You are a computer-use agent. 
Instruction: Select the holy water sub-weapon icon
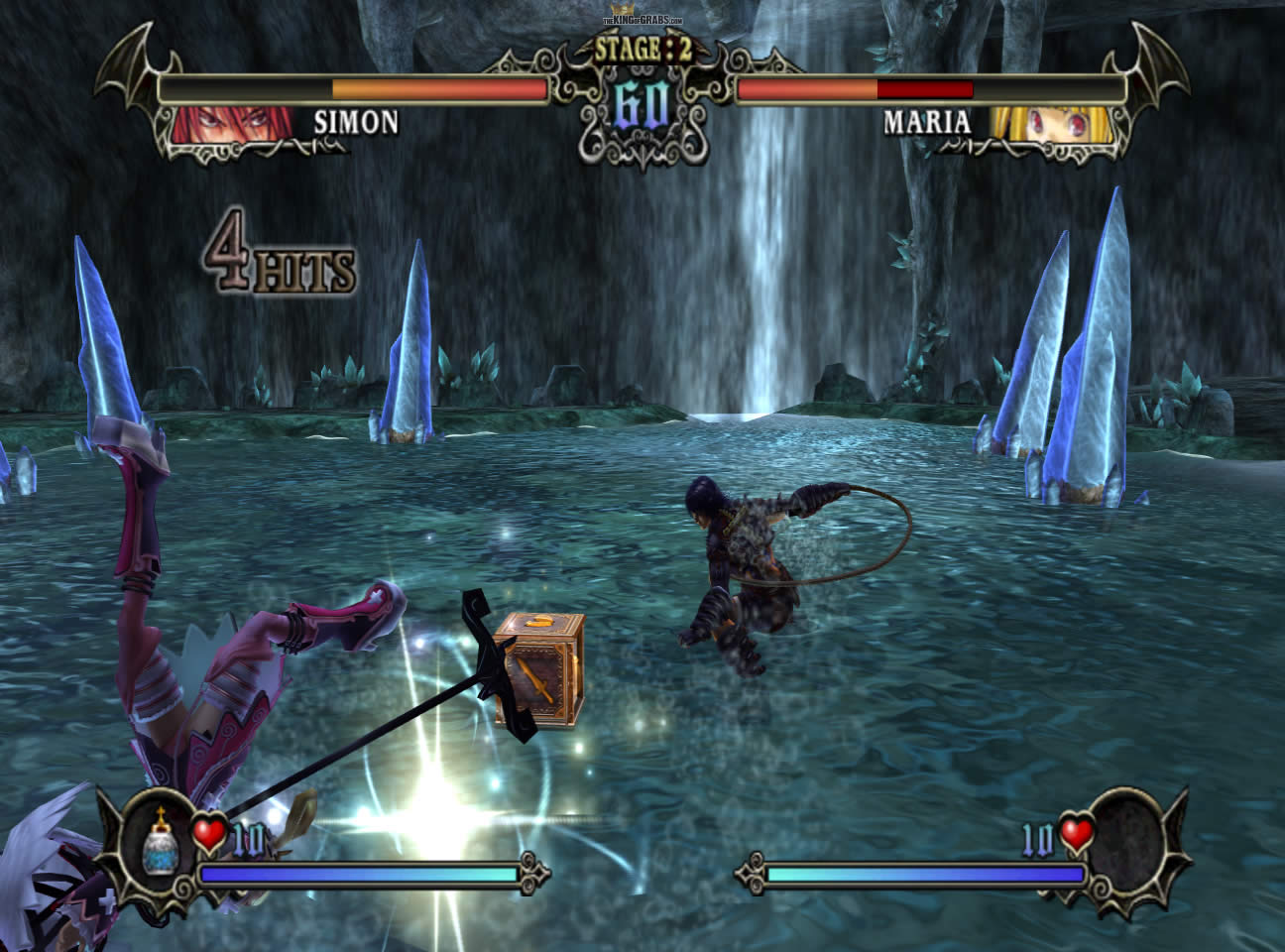160,844
